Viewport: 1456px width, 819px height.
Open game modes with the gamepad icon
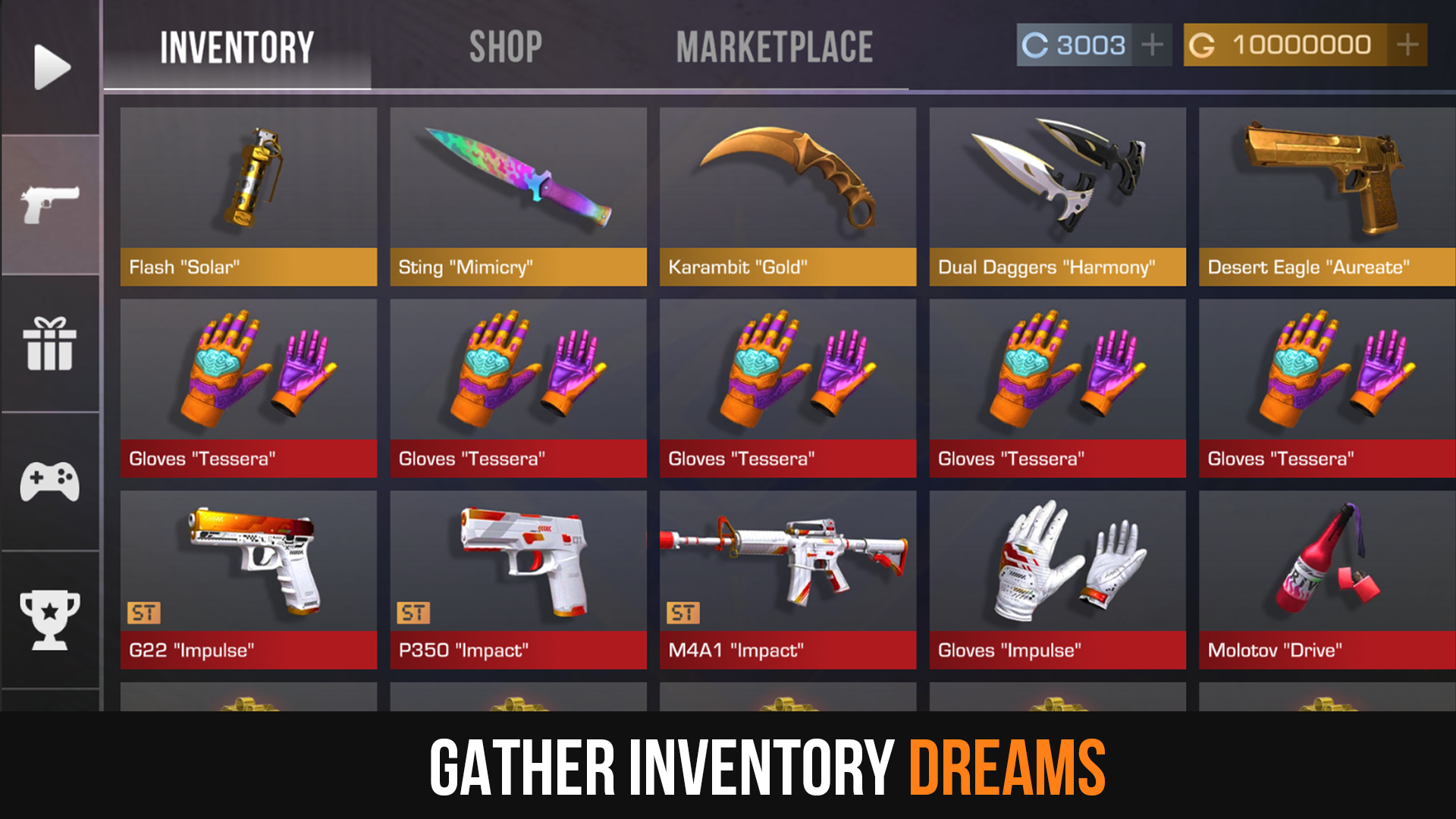tap(49, 482)
